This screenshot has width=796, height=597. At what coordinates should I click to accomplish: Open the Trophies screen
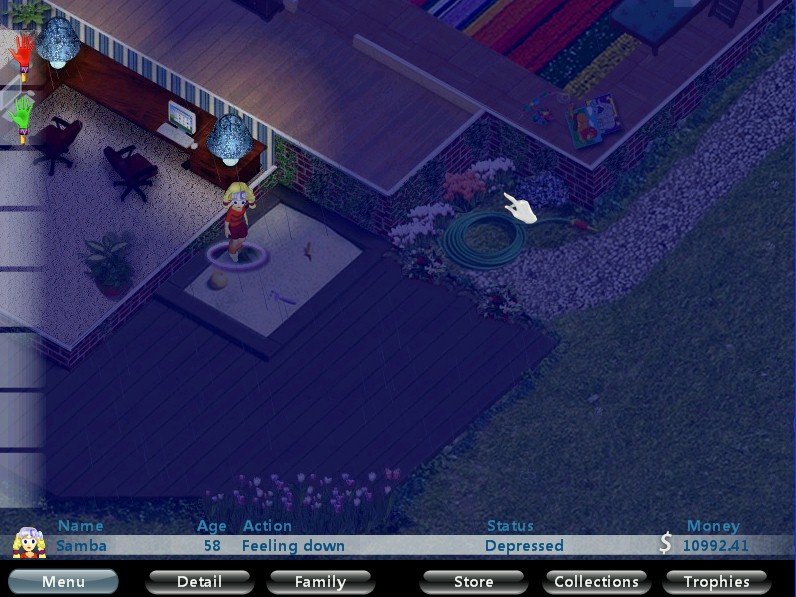716,581
